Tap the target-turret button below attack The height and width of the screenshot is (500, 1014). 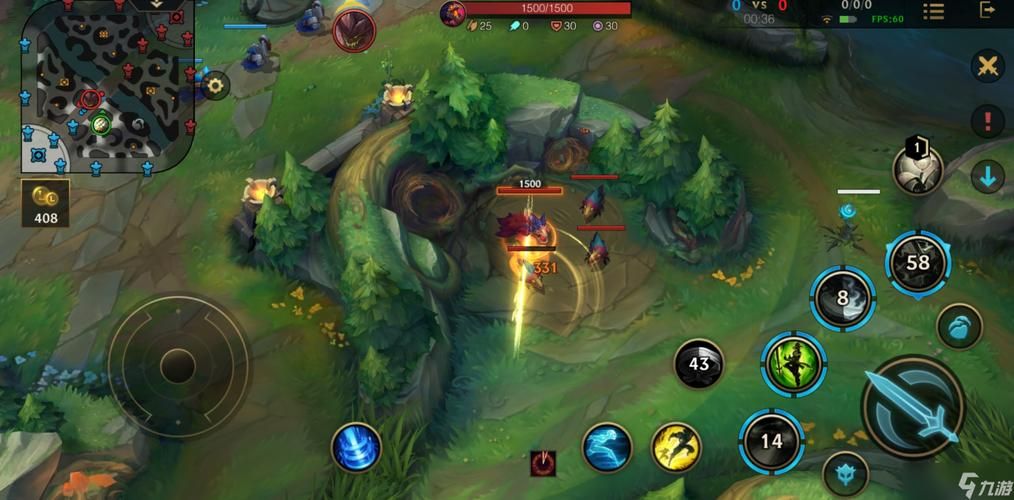click(x=846, y=475)
